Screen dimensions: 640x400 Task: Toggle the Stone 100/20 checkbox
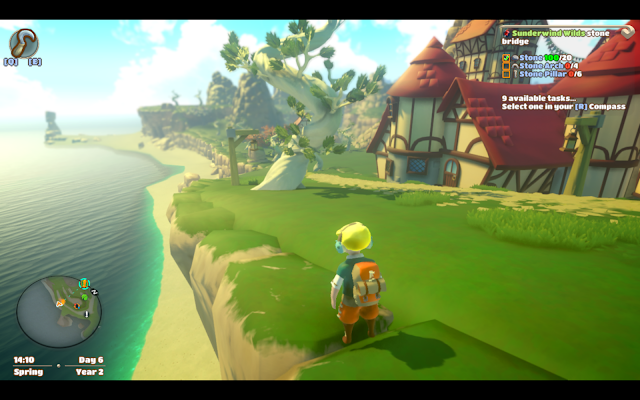[x=506, y=57]
